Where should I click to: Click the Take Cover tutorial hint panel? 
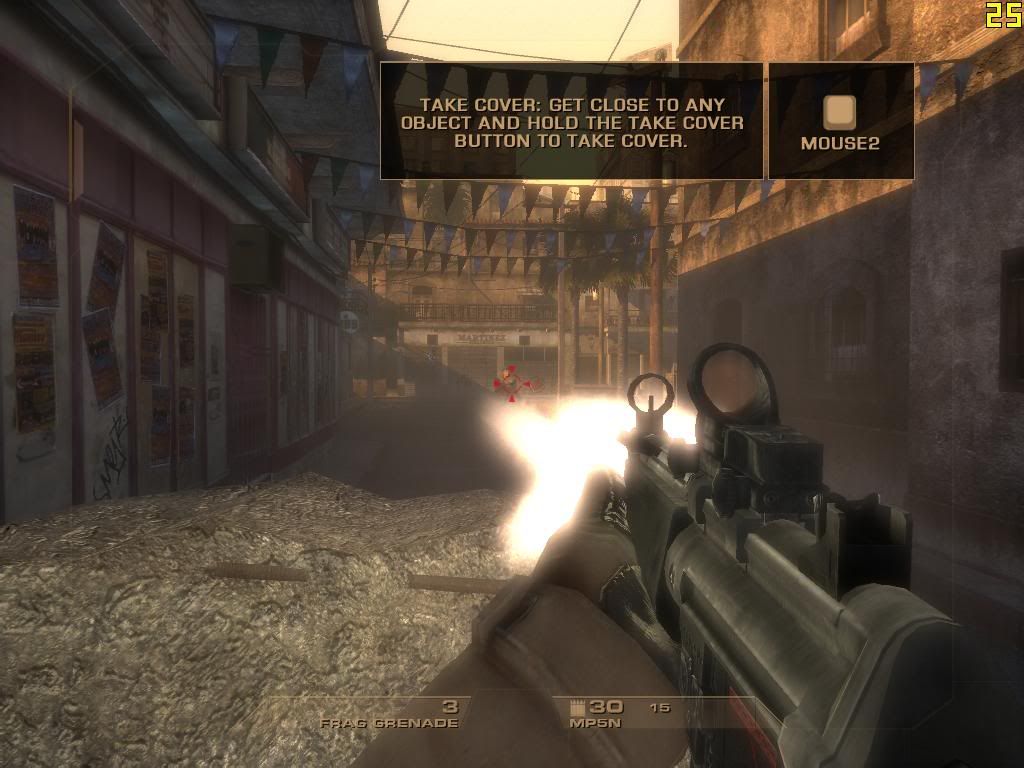[572, 122]
